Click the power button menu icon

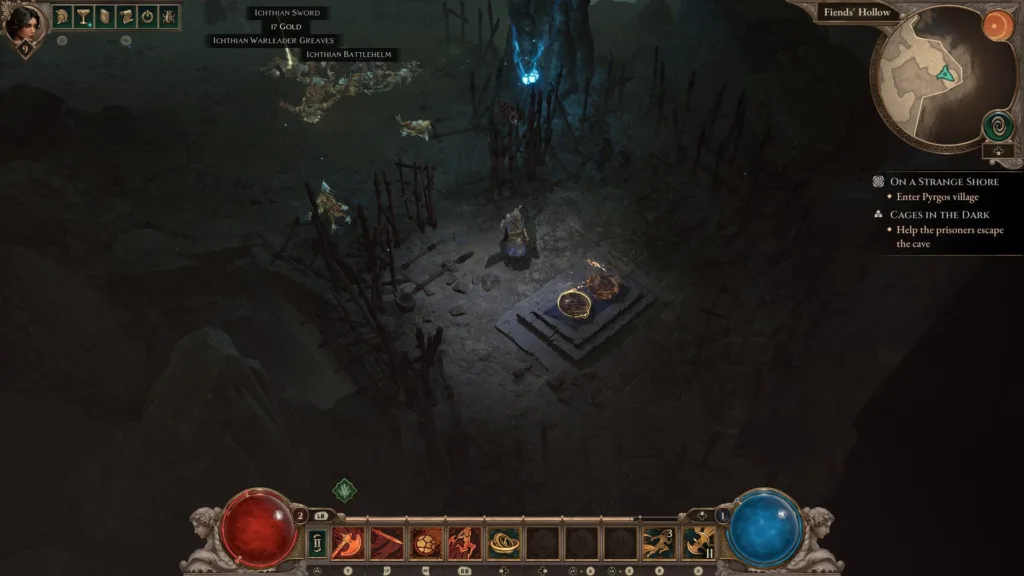147,16
